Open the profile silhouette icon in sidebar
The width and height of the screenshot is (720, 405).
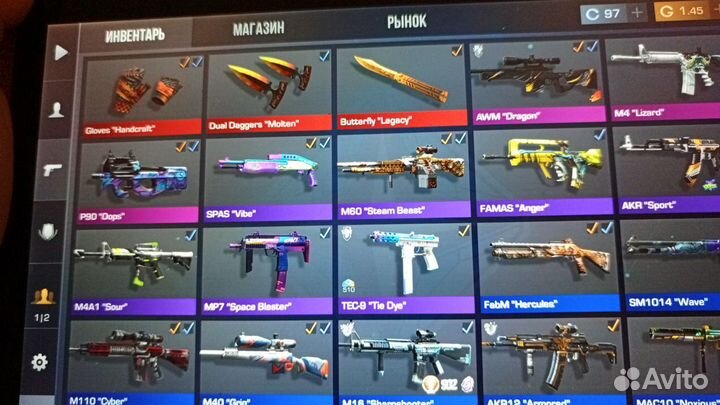[56, 110]
